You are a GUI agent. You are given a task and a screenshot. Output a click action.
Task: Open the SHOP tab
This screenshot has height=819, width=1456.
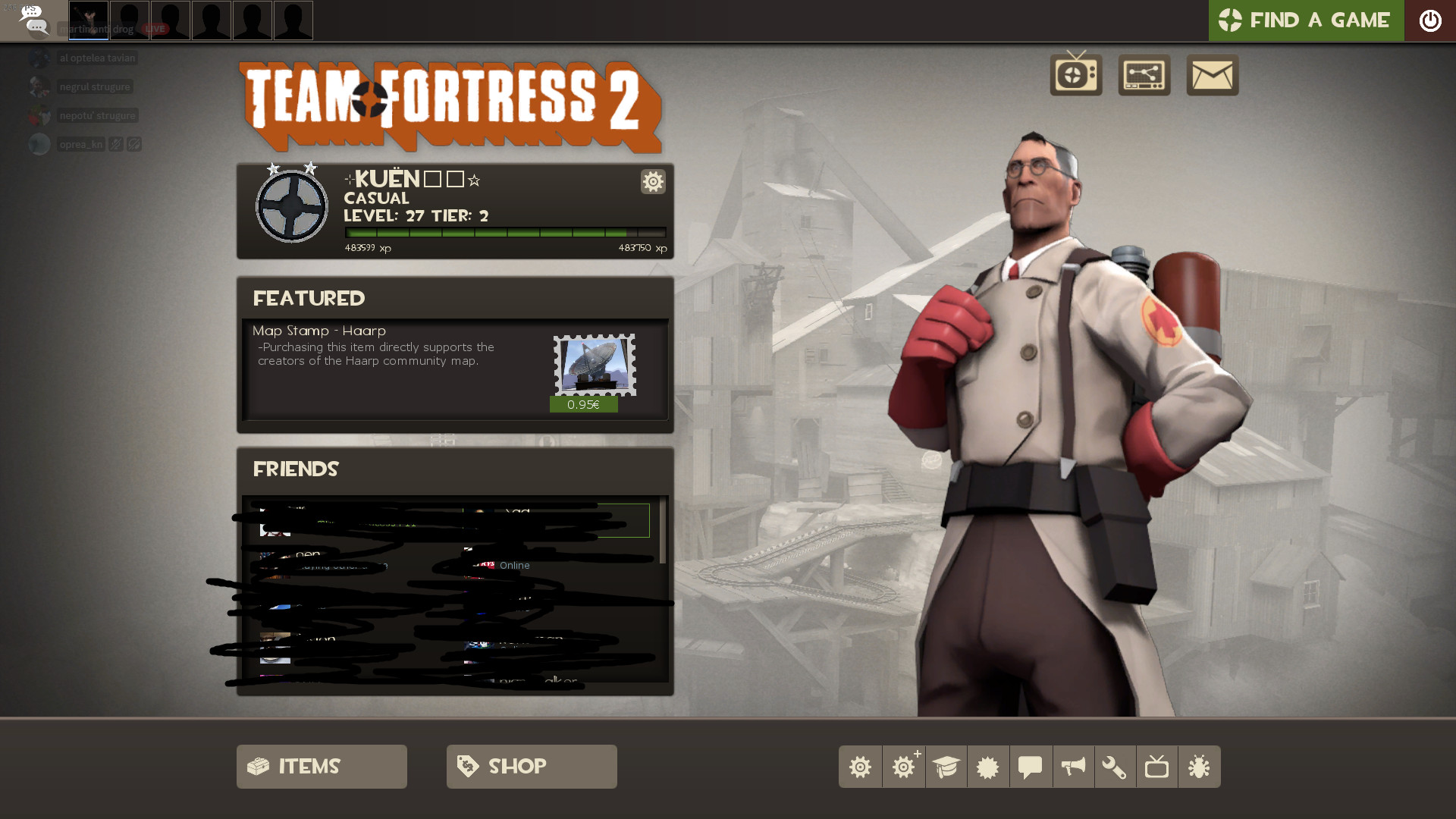pos(531,767)
